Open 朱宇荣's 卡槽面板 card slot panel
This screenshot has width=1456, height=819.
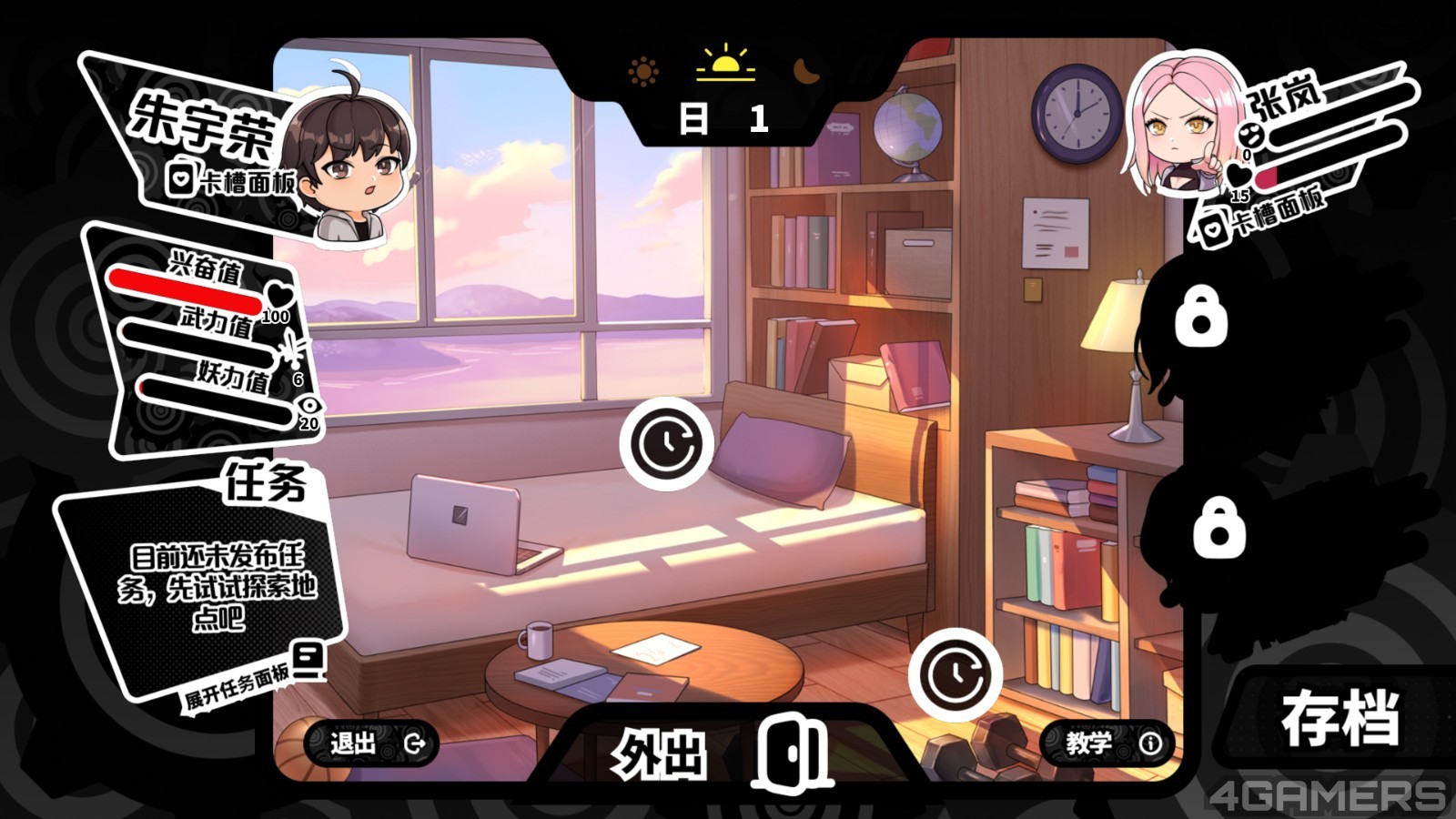point(233,180)
